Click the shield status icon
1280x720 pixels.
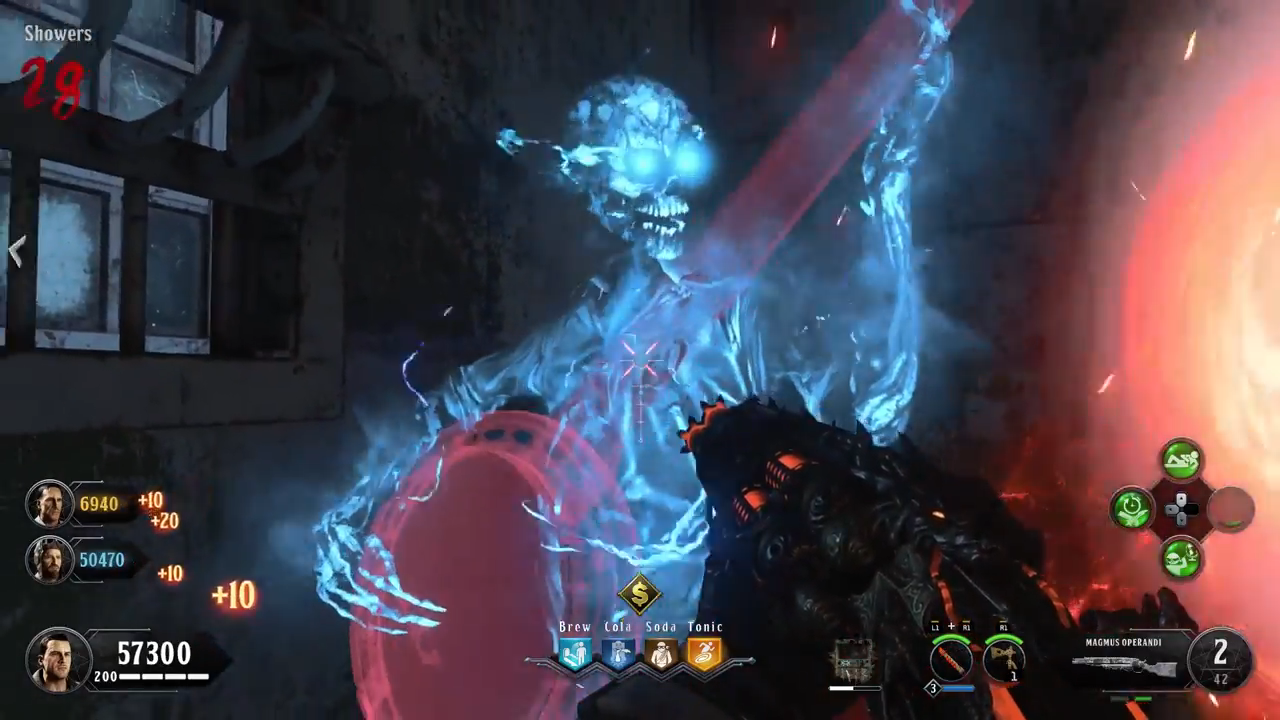tap(853, 661)
